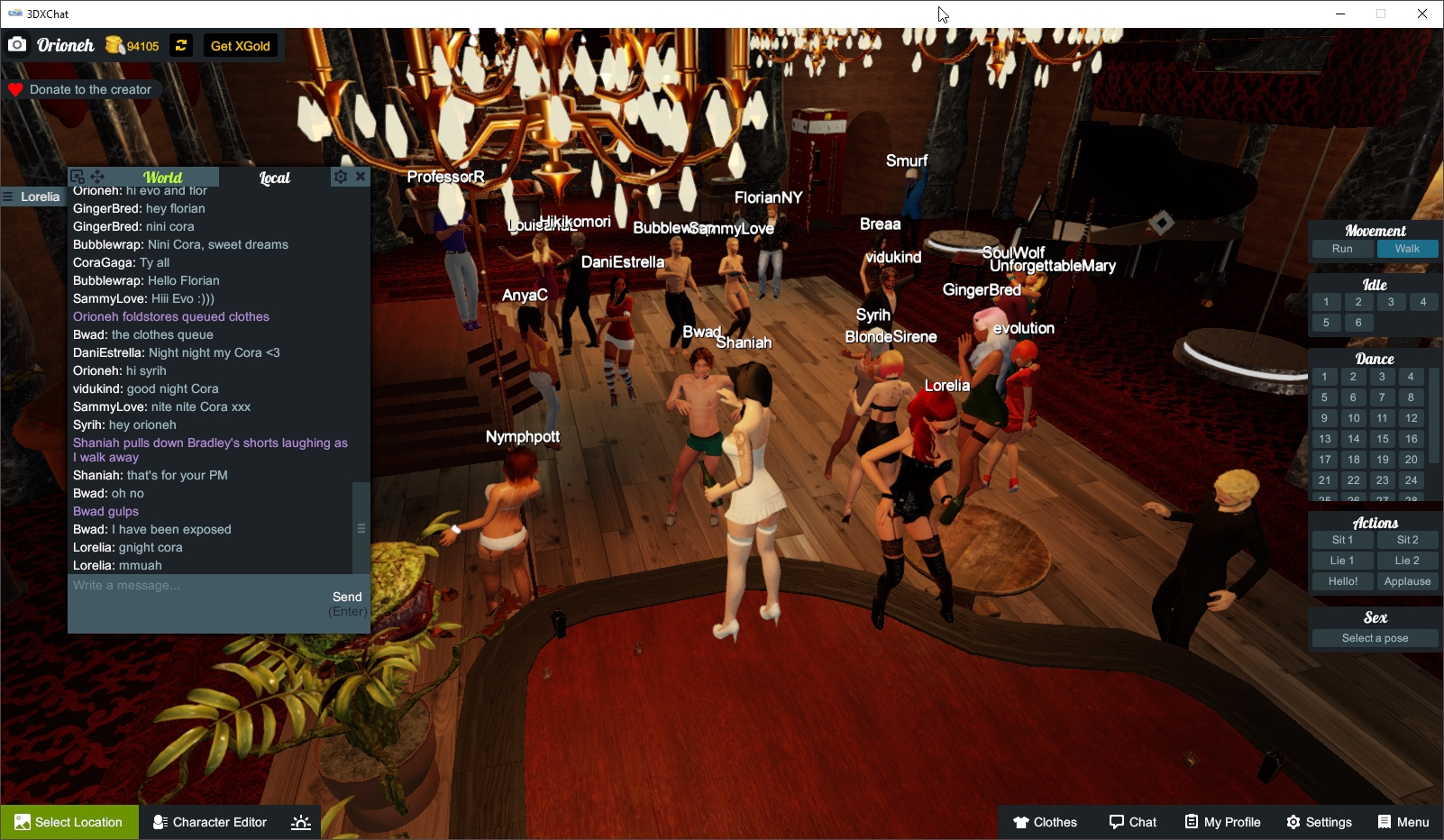The width and height of the screenshot is (1444, 840).
Task: Enable Run movement mode
Action: point(1342,248)
